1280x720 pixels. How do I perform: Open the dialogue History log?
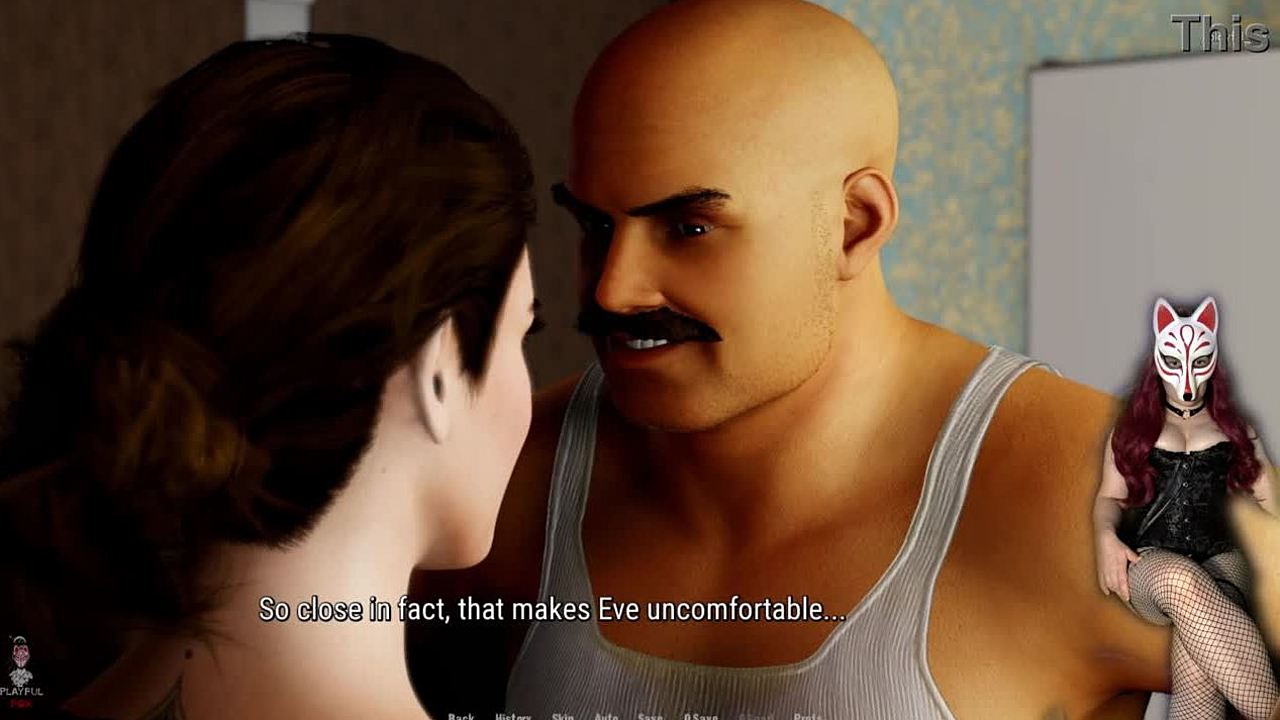[x=513, y=716]
